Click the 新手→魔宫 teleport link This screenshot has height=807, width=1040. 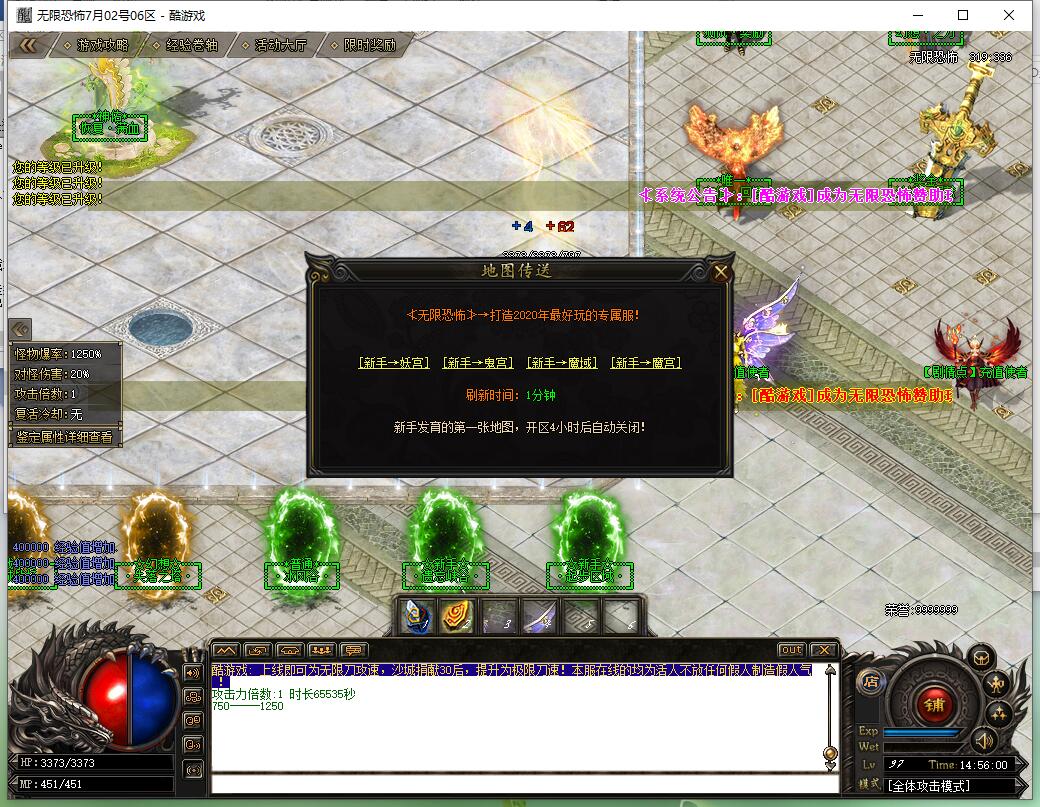(647, 363)
